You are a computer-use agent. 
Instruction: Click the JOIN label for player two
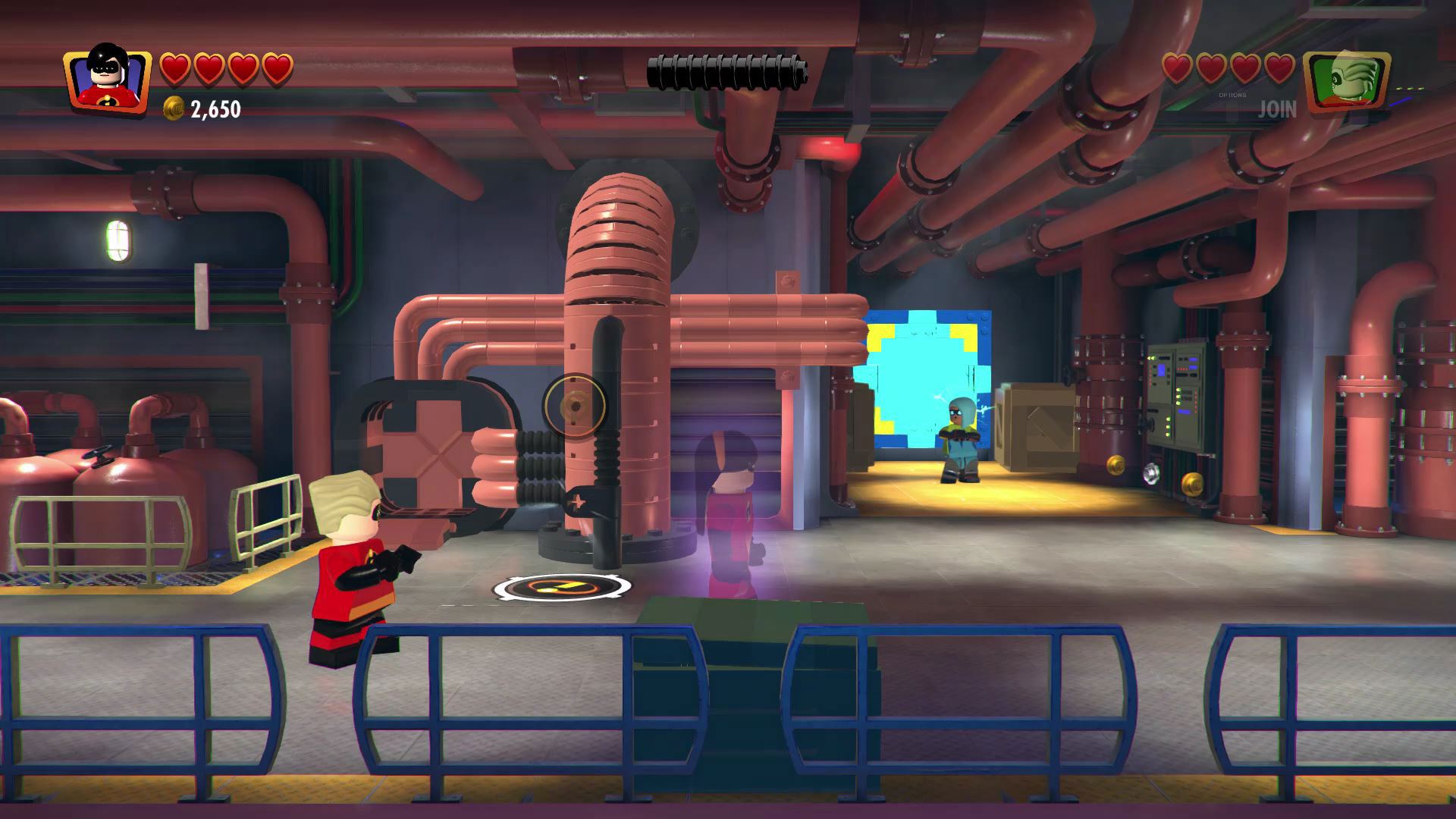[x=1277, y=110]
